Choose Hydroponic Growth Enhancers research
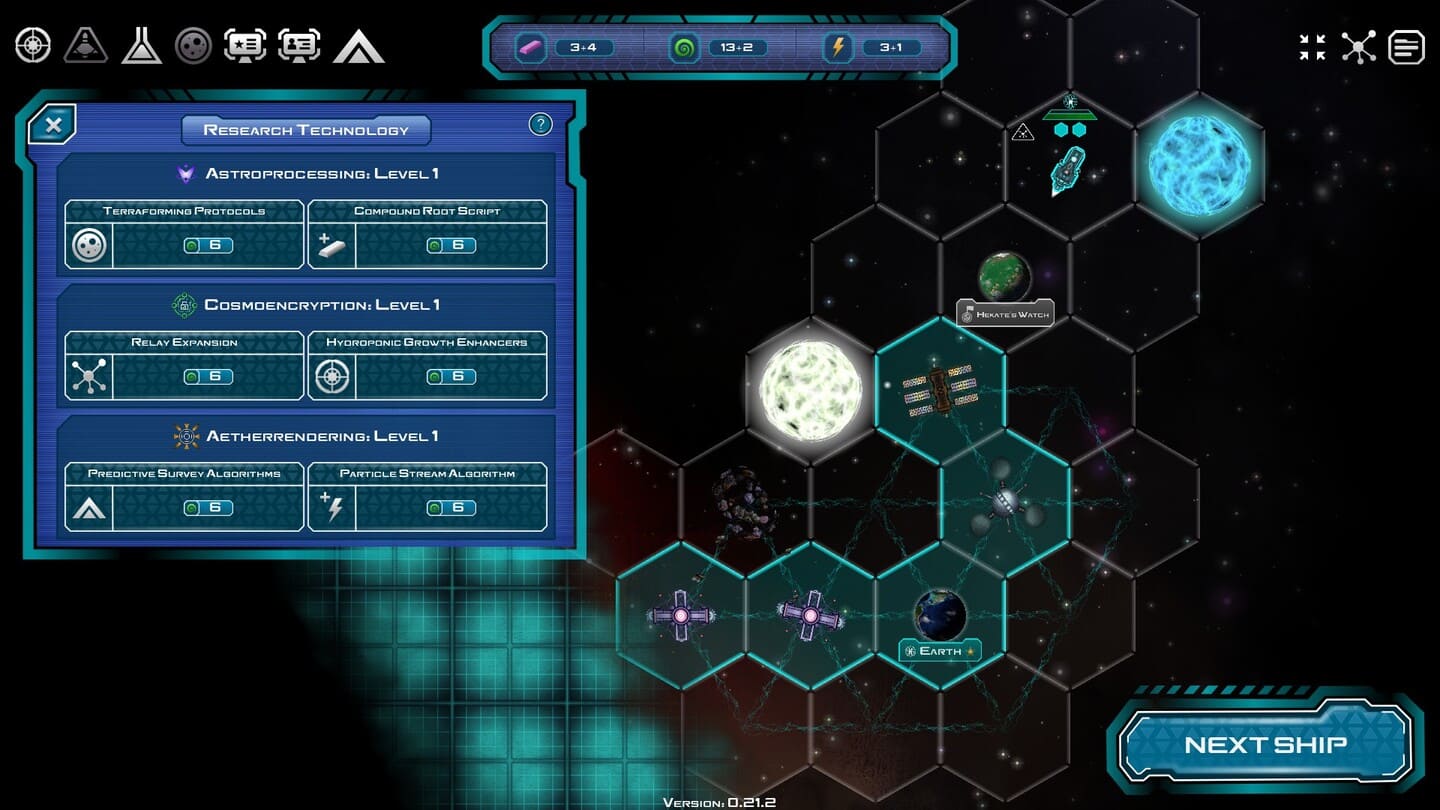This screenshot has height=810, width=1440. click(x=427, y=367)
